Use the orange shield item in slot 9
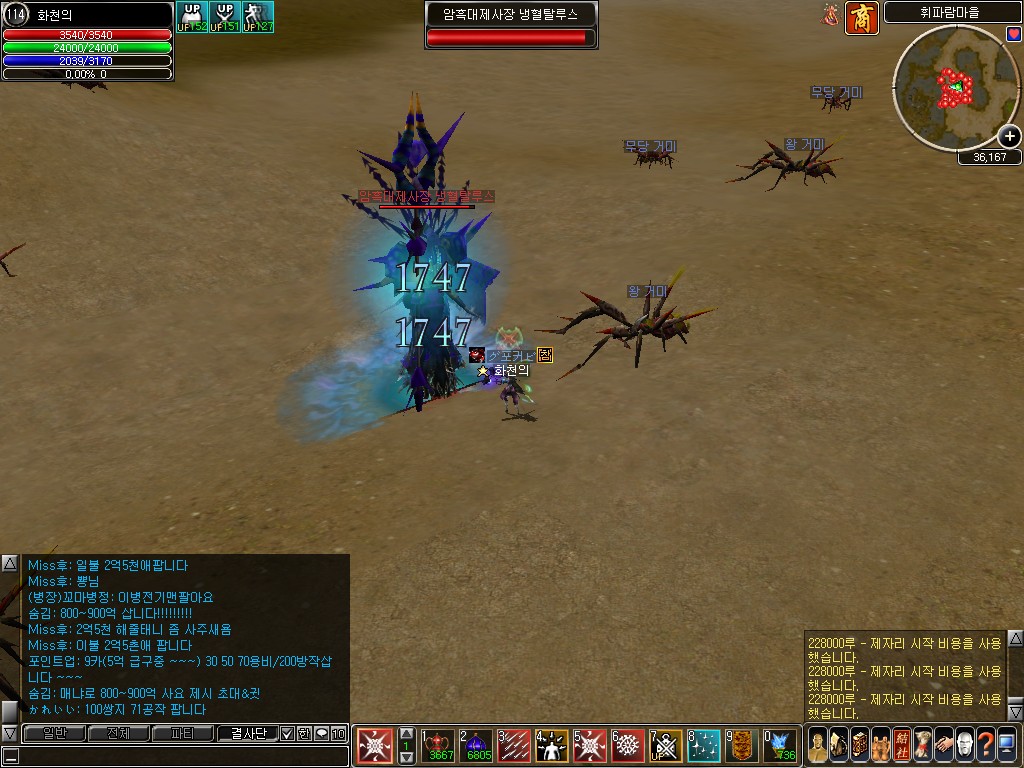This screenshot has width=1024, height=768. (x=741, y=746)
